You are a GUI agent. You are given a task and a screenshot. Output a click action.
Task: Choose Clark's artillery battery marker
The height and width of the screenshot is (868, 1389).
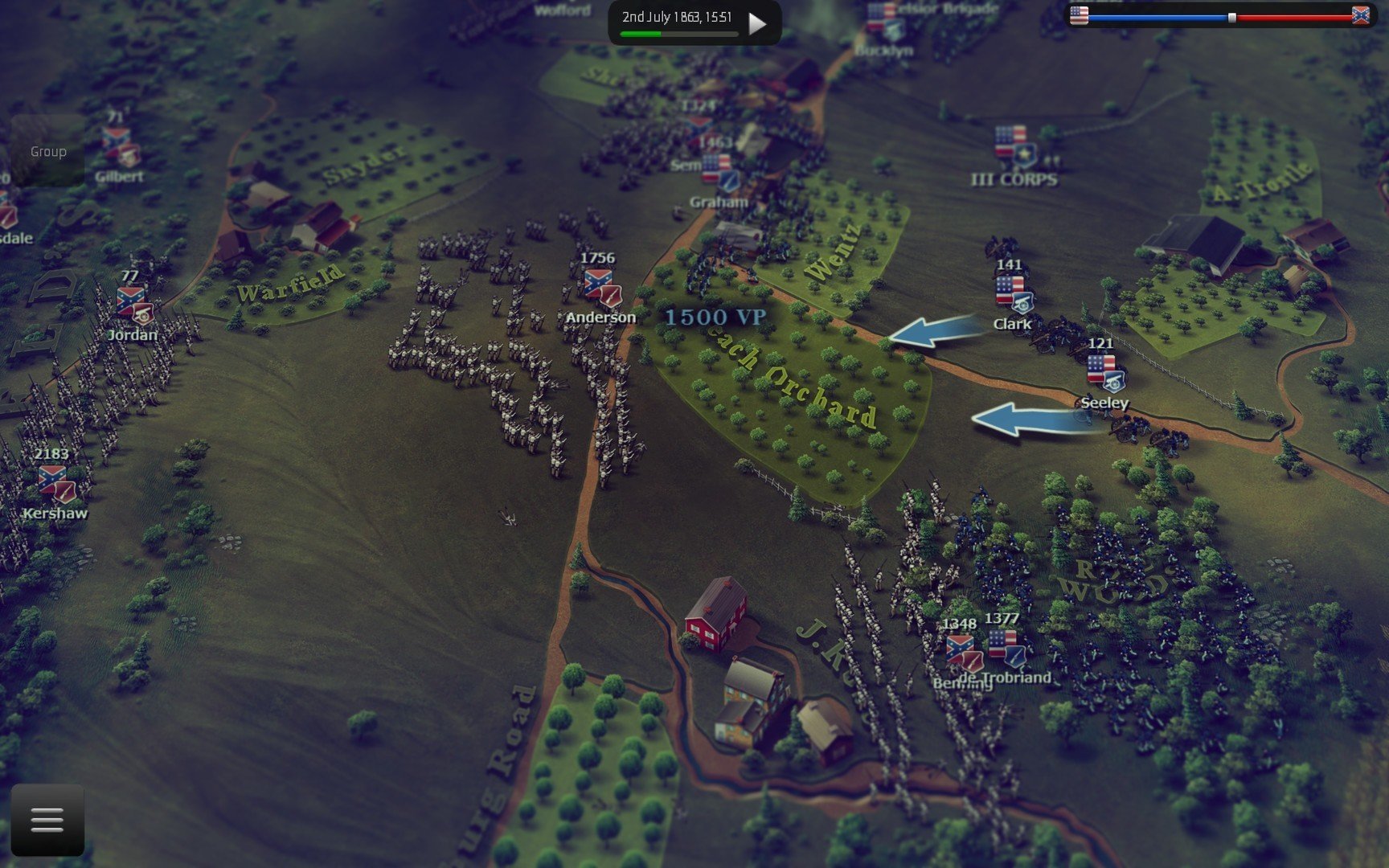[x=1014, y=294]
